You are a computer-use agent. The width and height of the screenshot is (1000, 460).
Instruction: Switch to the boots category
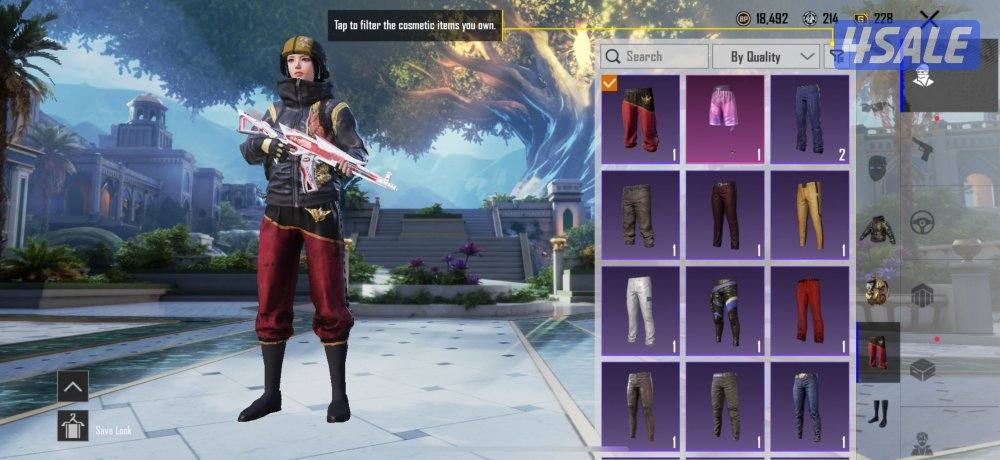tap(877, 411)
